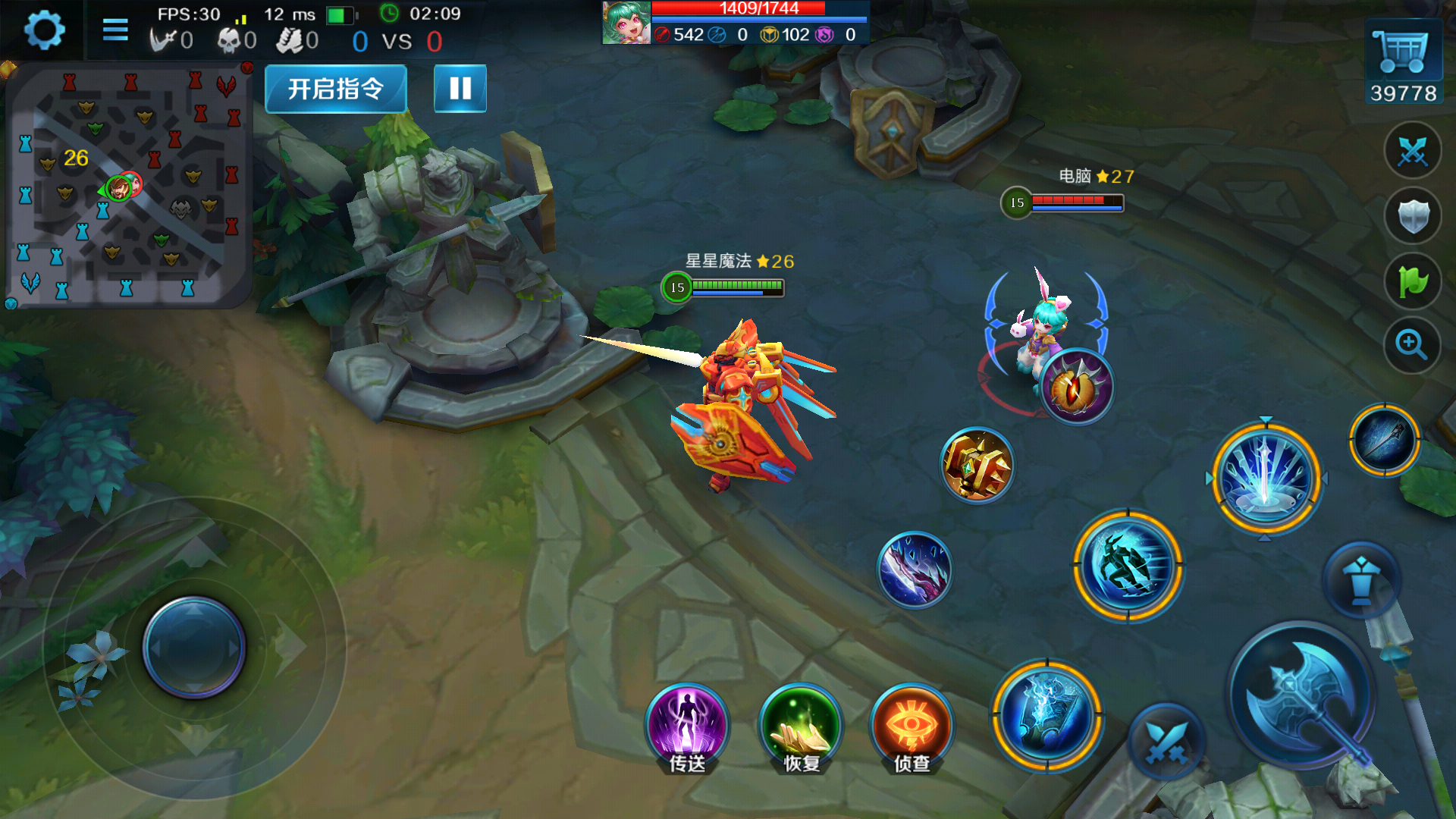Select the crossed swords attack signal
Screen dimensions: 1456x819
click(x=1412, y=151)
